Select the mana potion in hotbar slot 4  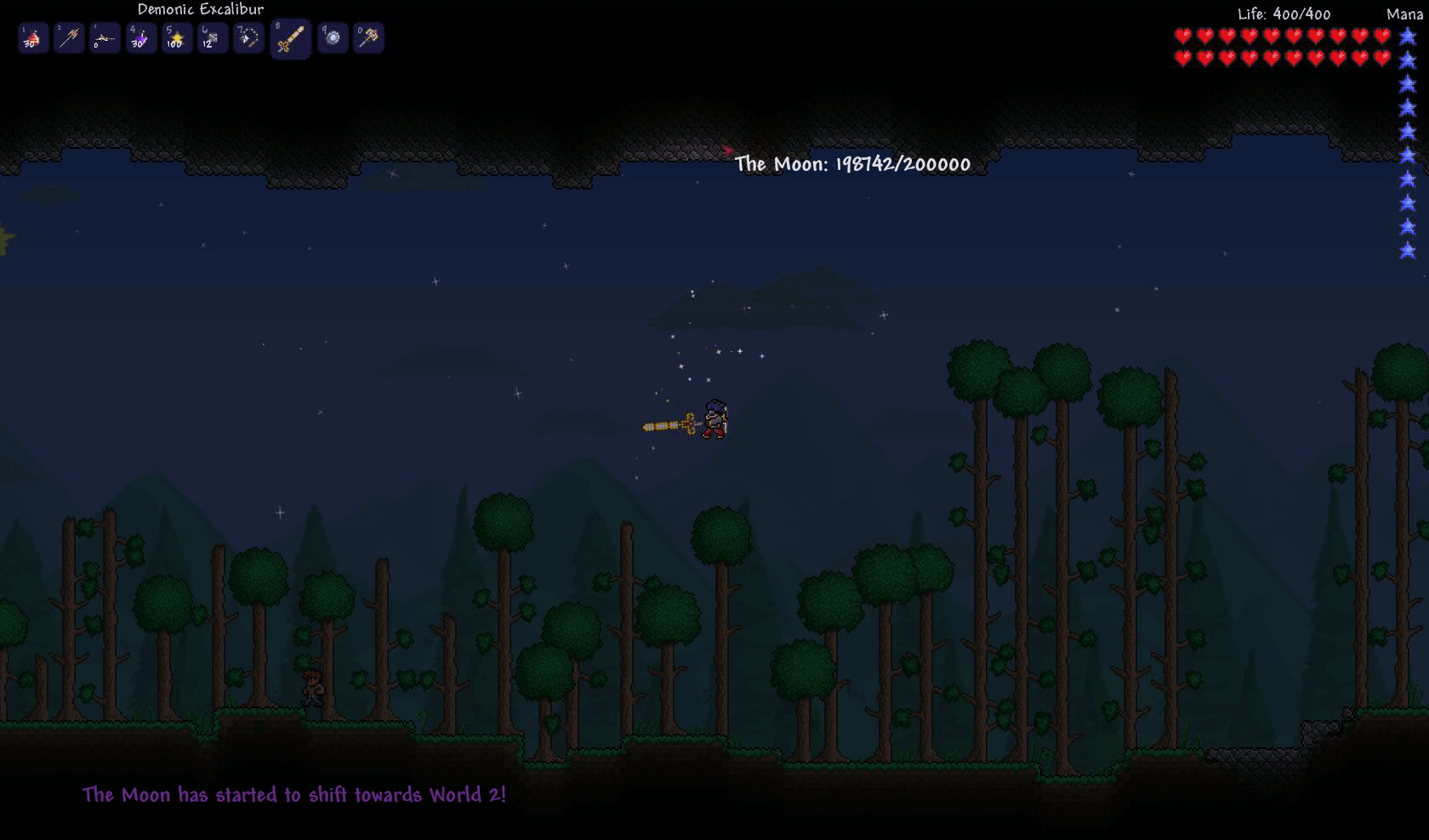(140, 37)
